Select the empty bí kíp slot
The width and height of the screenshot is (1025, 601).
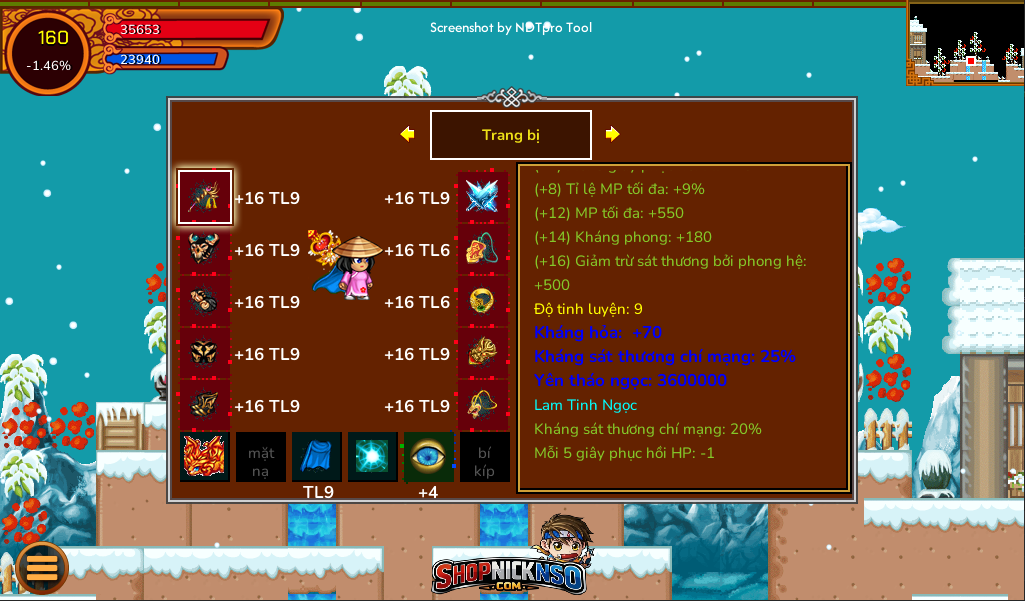(485, 457)
